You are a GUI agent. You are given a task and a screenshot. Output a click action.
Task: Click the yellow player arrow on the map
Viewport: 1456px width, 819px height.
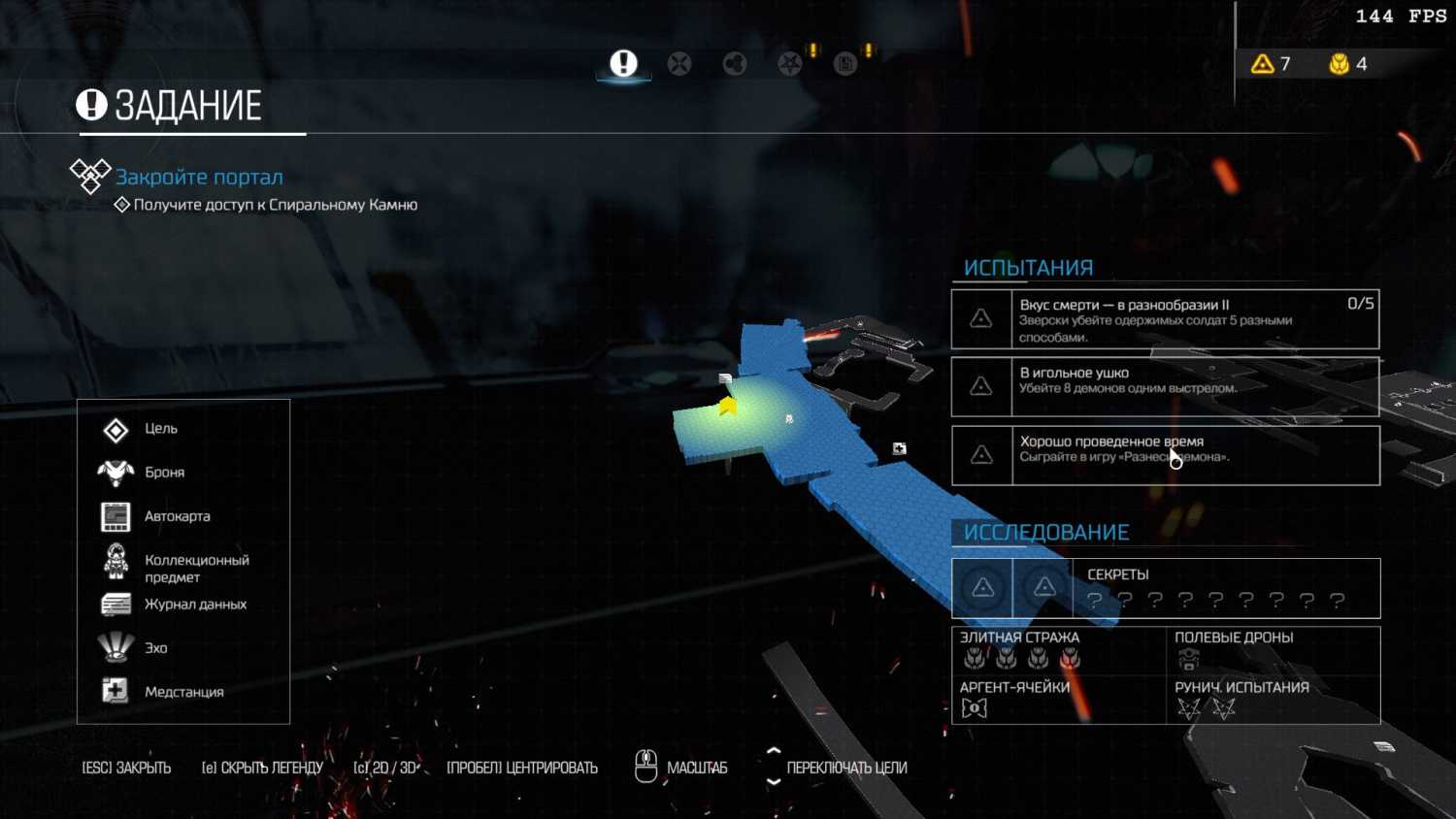click(727, 407)
